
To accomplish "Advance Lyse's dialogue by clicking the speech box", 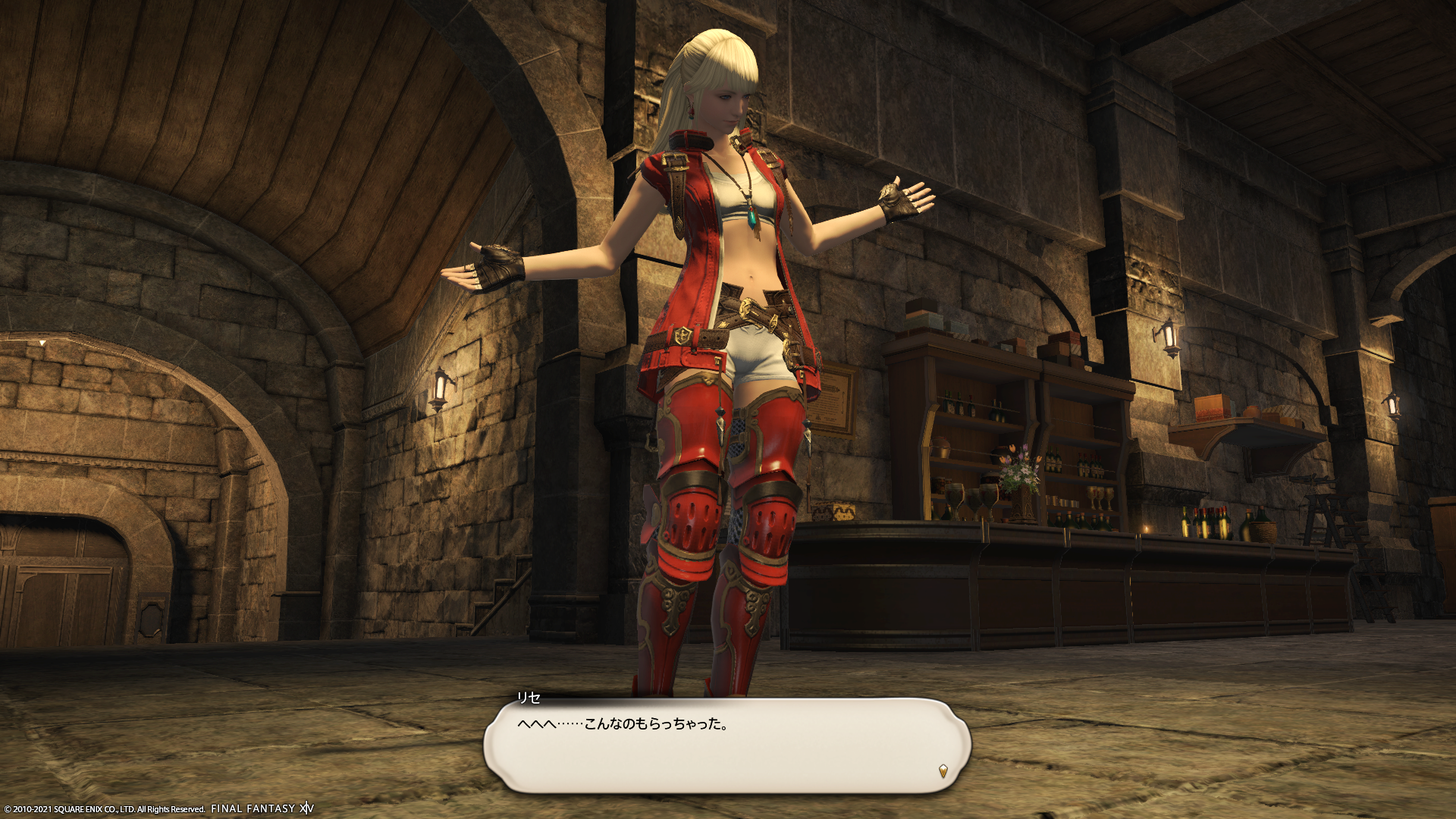I will click(726, 746).
